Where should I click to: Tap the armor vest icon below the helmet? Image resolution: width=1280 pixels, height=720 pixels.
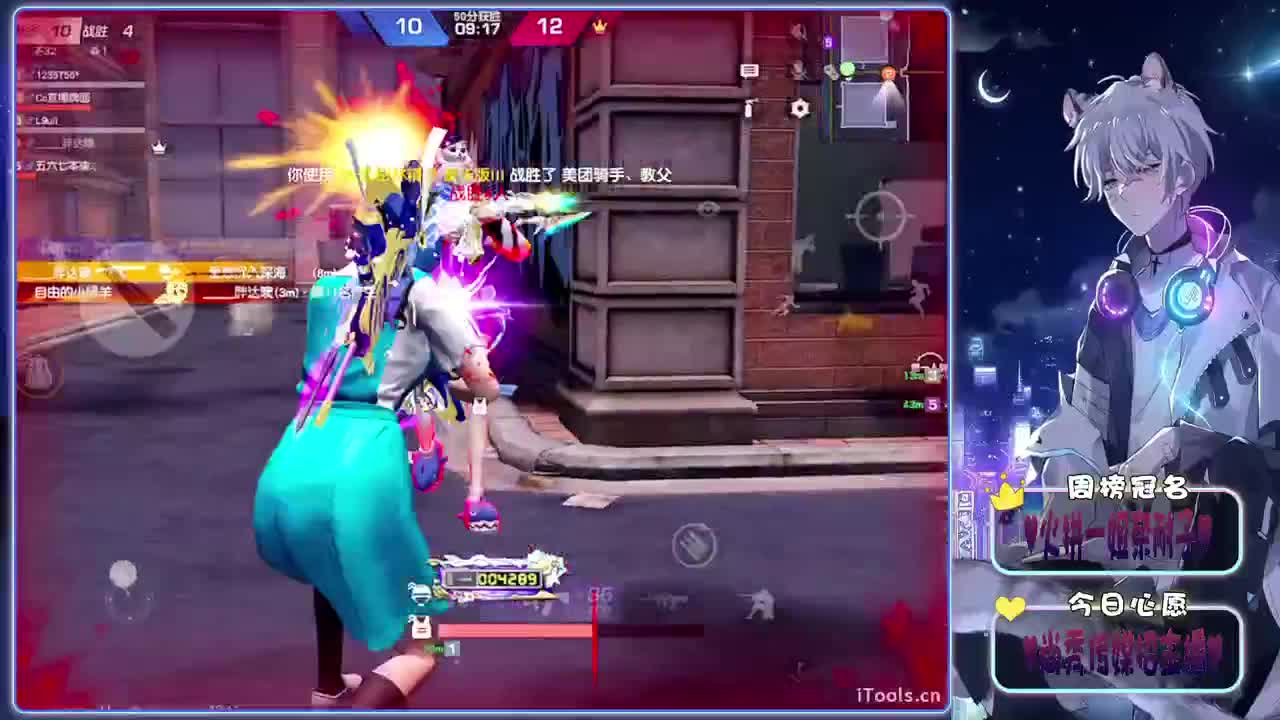[x=421, y=627]
